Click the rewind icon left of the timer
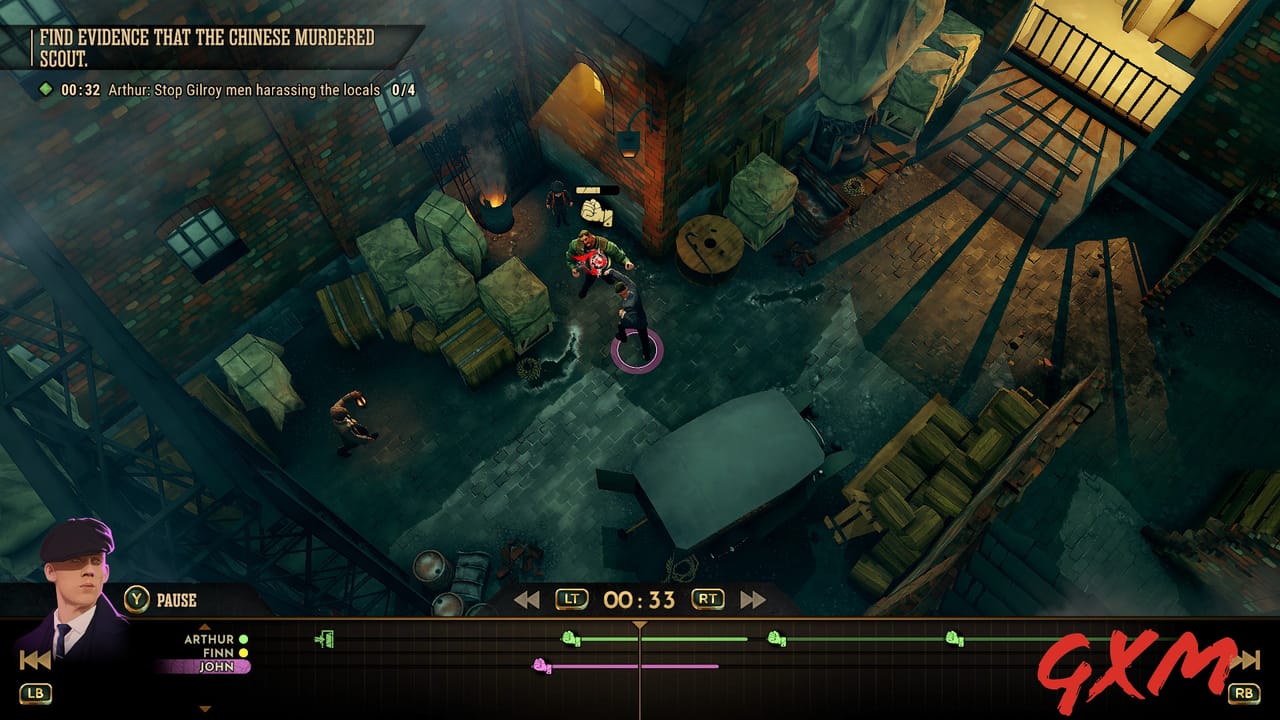Image resolution: width=1280 pixels, height=720 pixels. tap(529, 598)
